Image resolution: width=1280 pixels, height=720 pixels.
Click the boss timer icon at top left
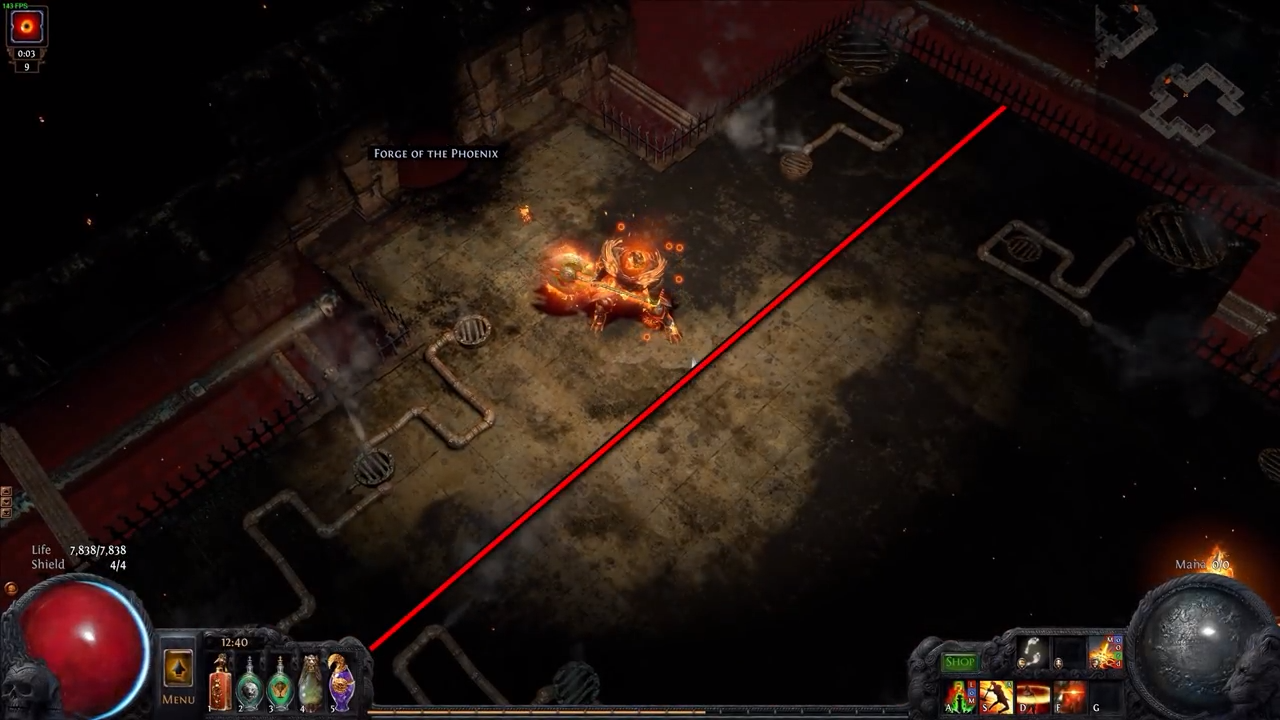(27, 27)
